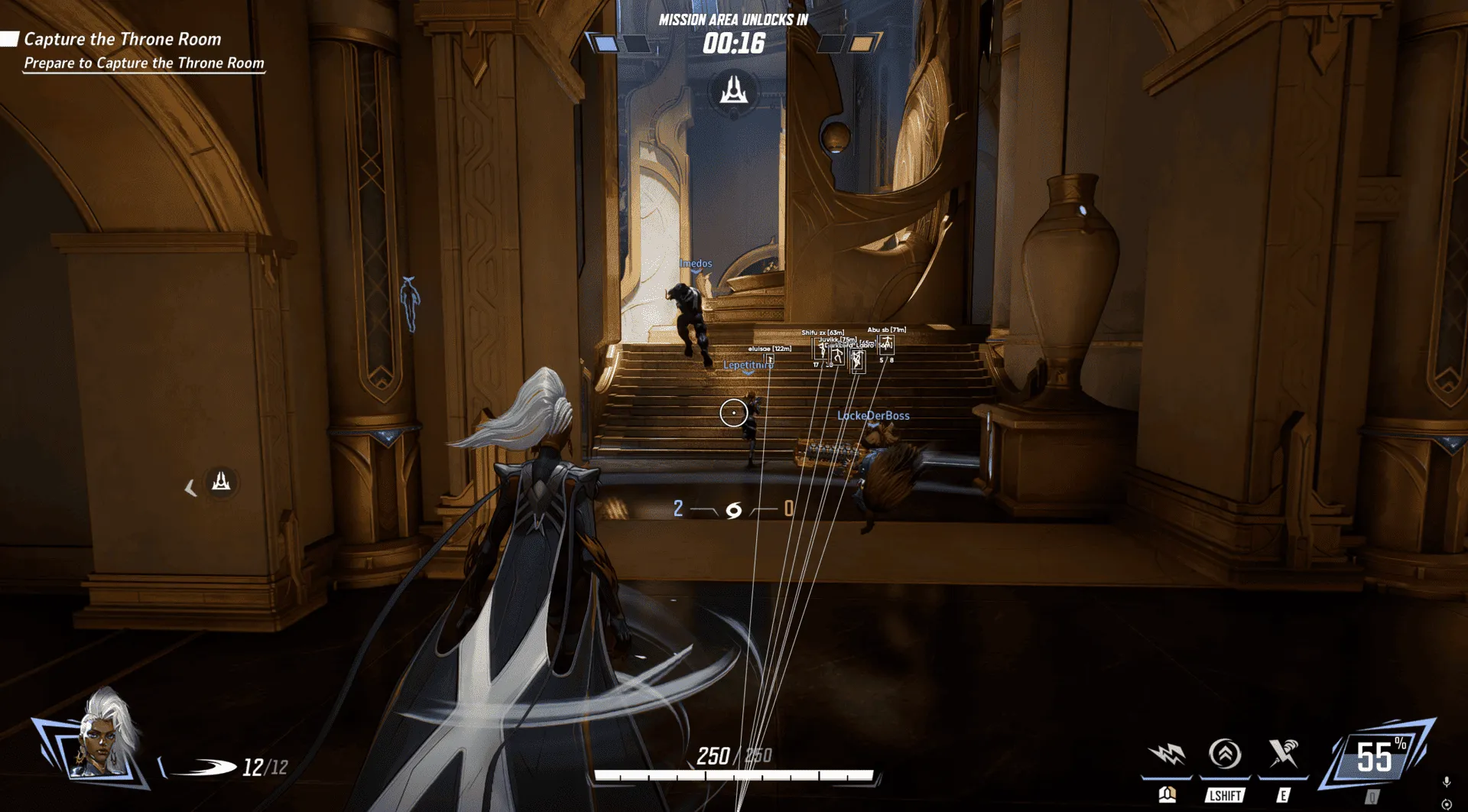The width and height of the screenshot is (1468, 812).
Task: Click the crosshair reticle at screen center
Action: [x=734, y=413]
